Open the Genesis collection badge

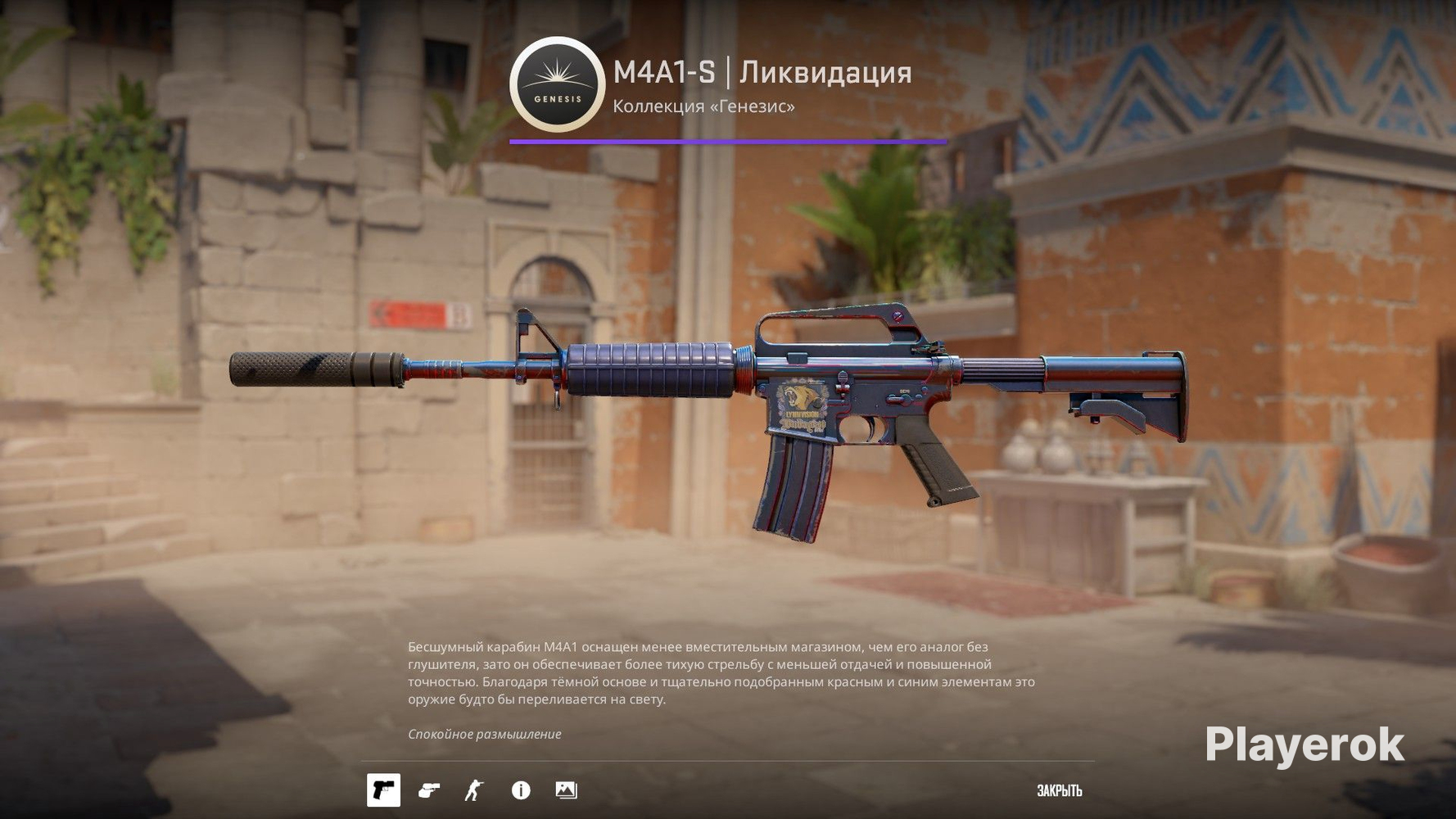[558, 84]
